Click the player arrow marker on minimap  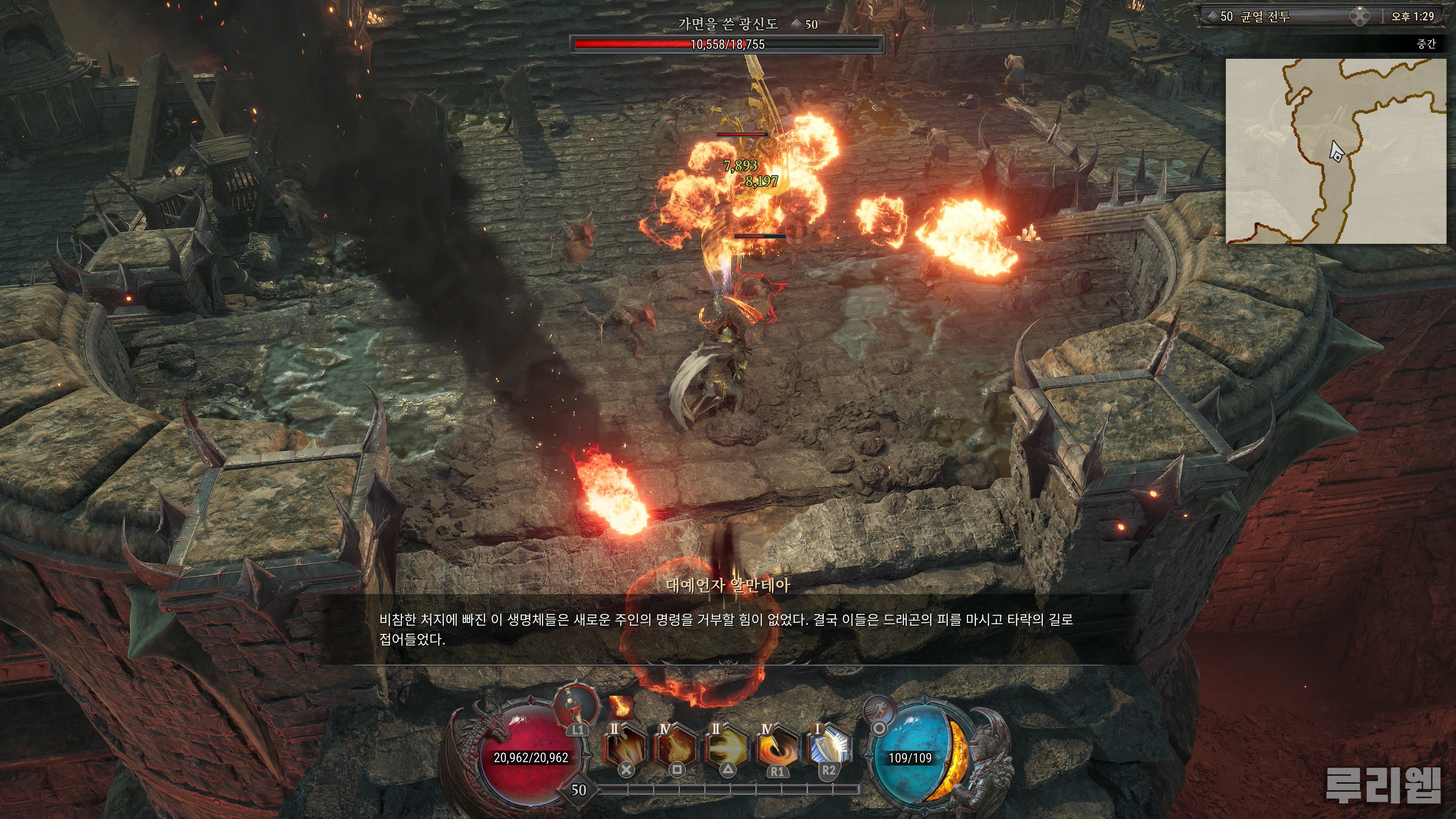coord(1336,152)
